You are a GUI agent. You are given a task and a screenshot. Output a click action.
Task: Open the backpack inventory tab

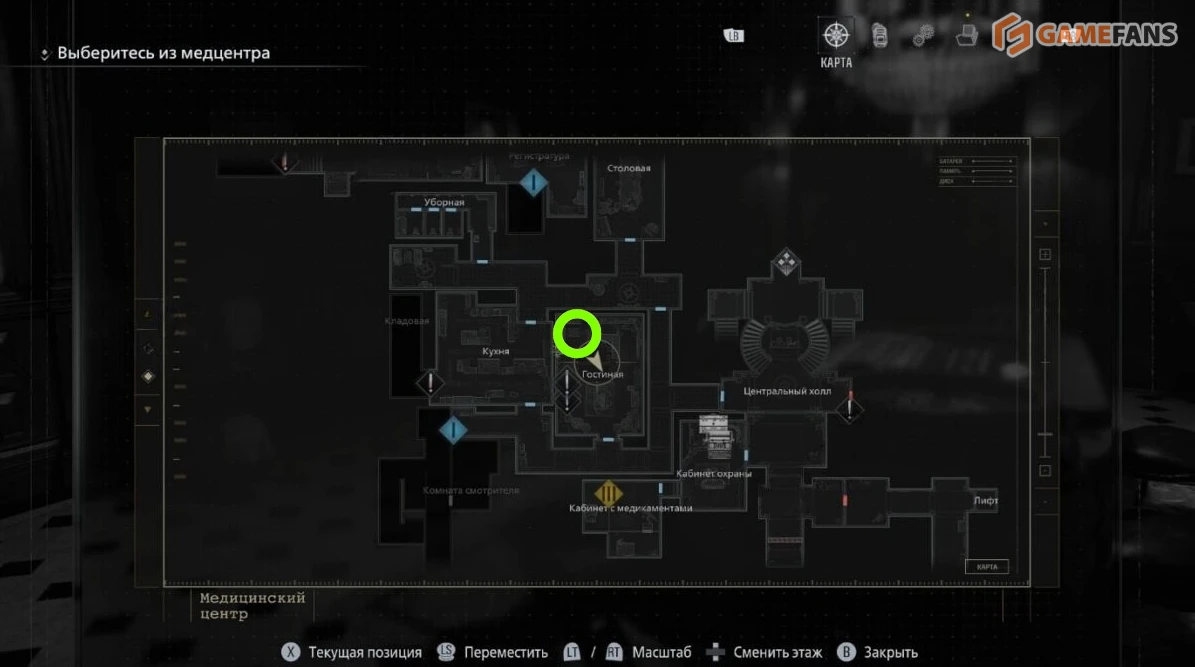click(x=879, y=36)
